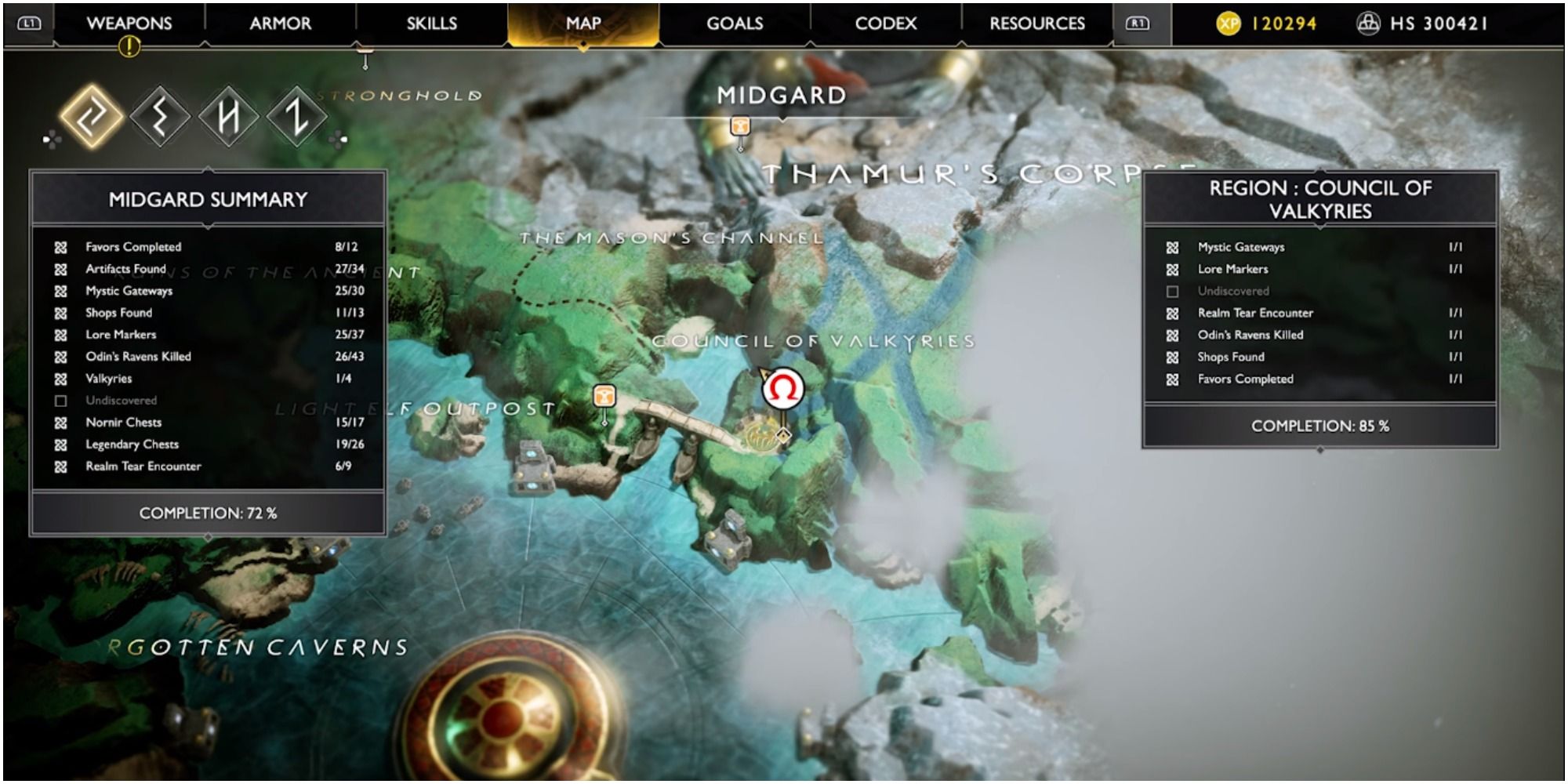Click the Artifacts Found summary row
This screenshot has width=1568, height=784.
coord(125,269)
